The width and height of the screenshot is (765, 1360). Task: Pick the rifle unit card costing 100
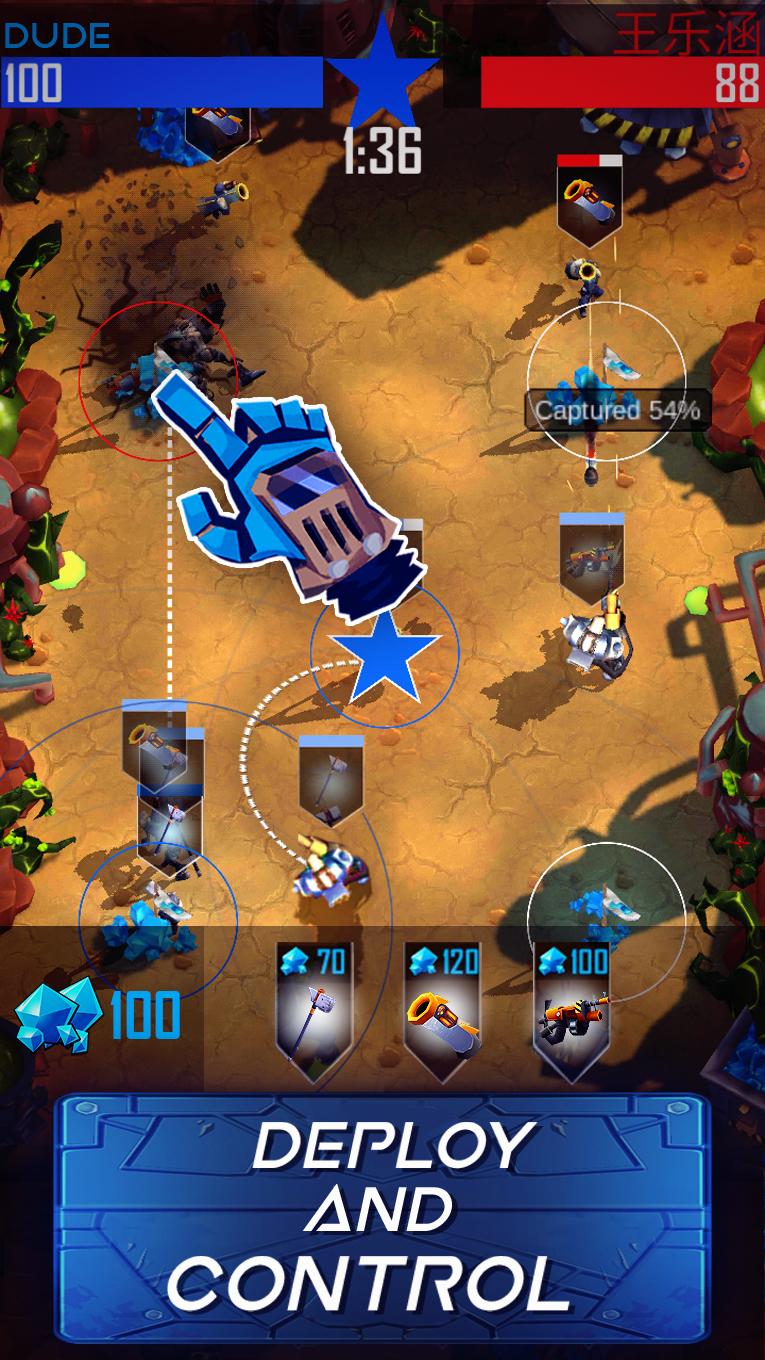pyautogui.click(x=571, y=1012)
